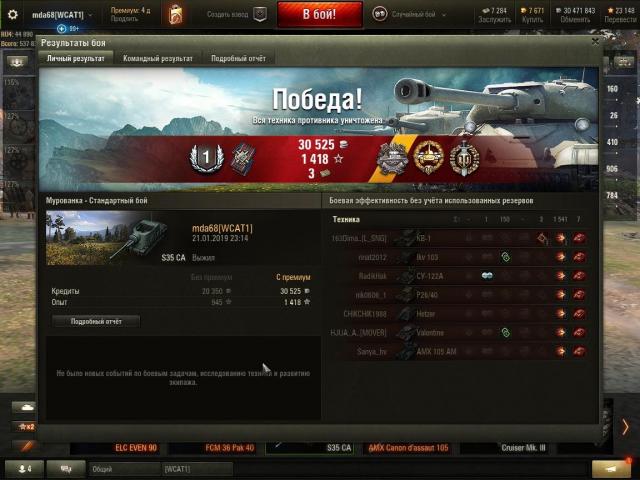Extend premium via Продлить

pos(124,19)
